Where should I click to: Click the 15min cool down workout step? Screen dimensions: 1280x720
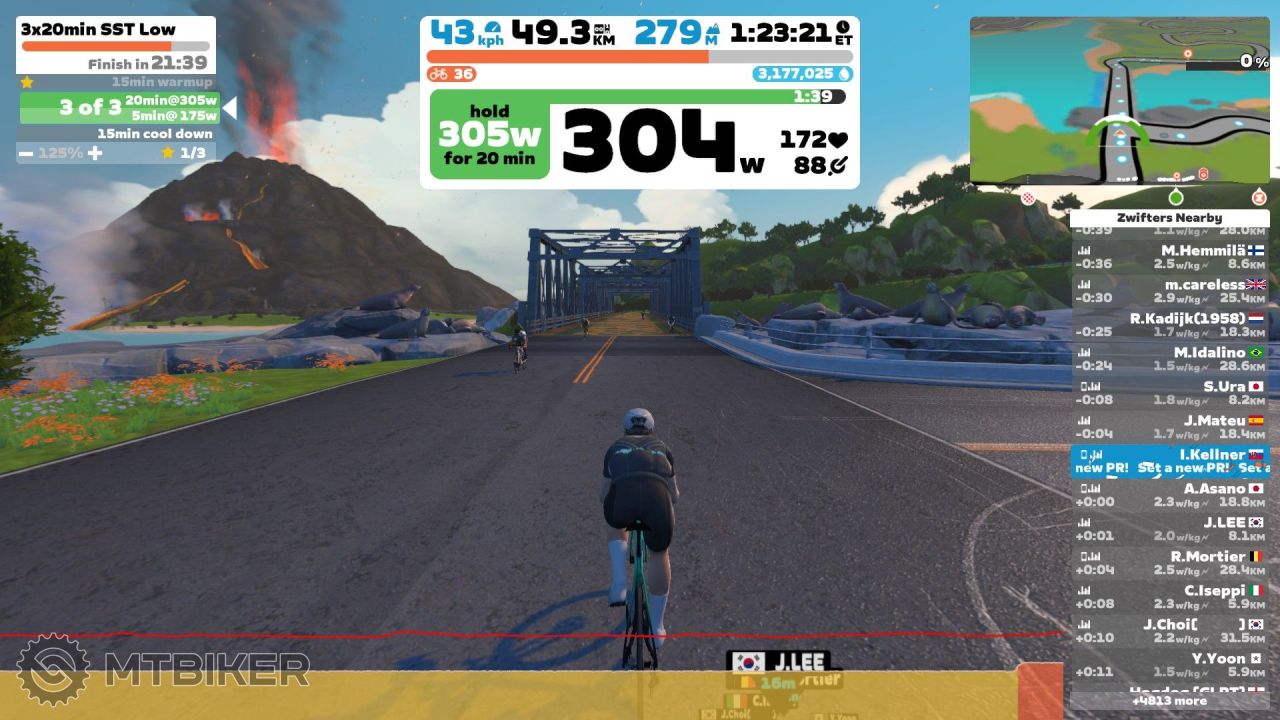pos(118,134)
